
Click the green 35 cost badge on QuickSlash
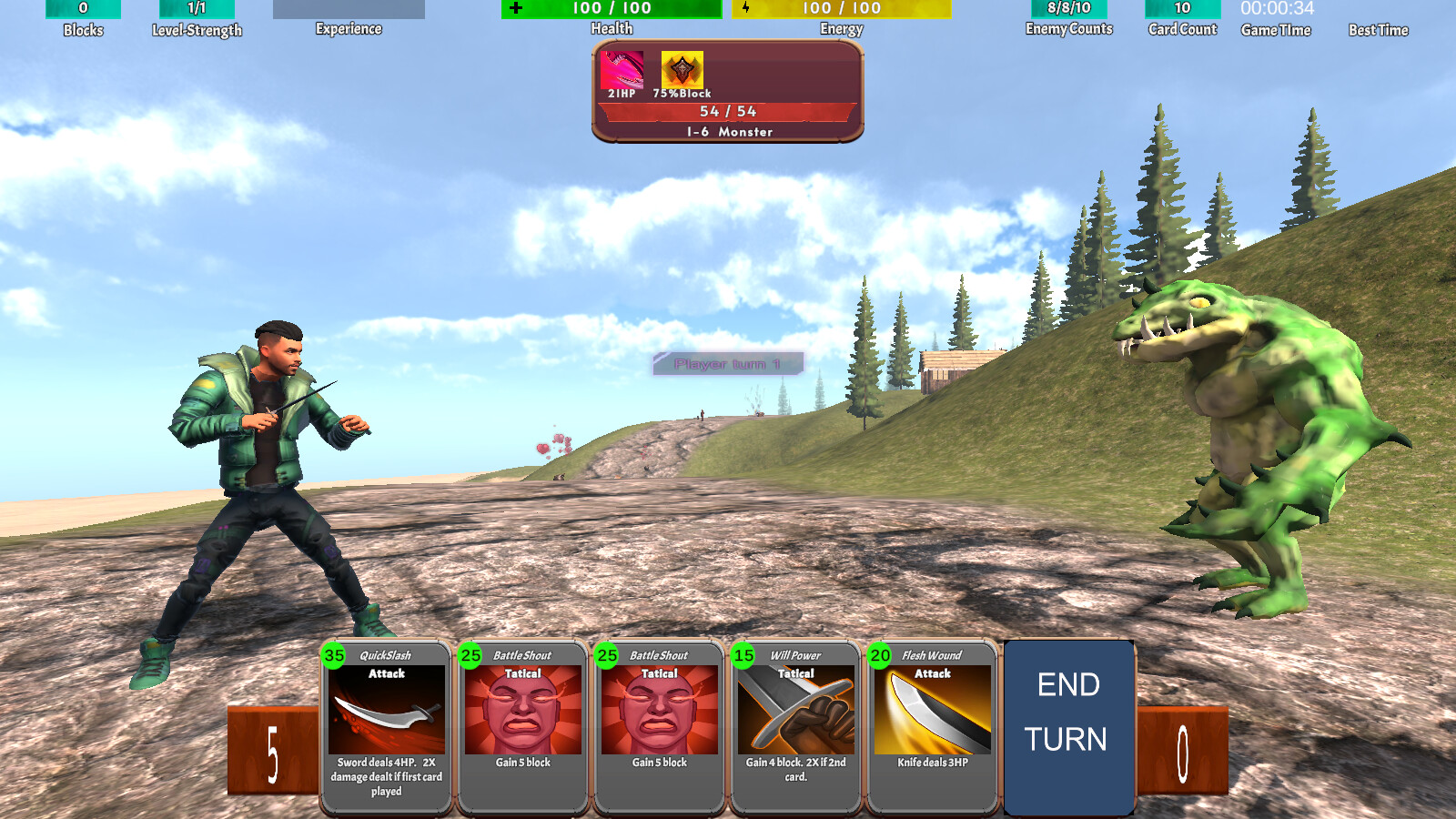click(x=331, y=654)
